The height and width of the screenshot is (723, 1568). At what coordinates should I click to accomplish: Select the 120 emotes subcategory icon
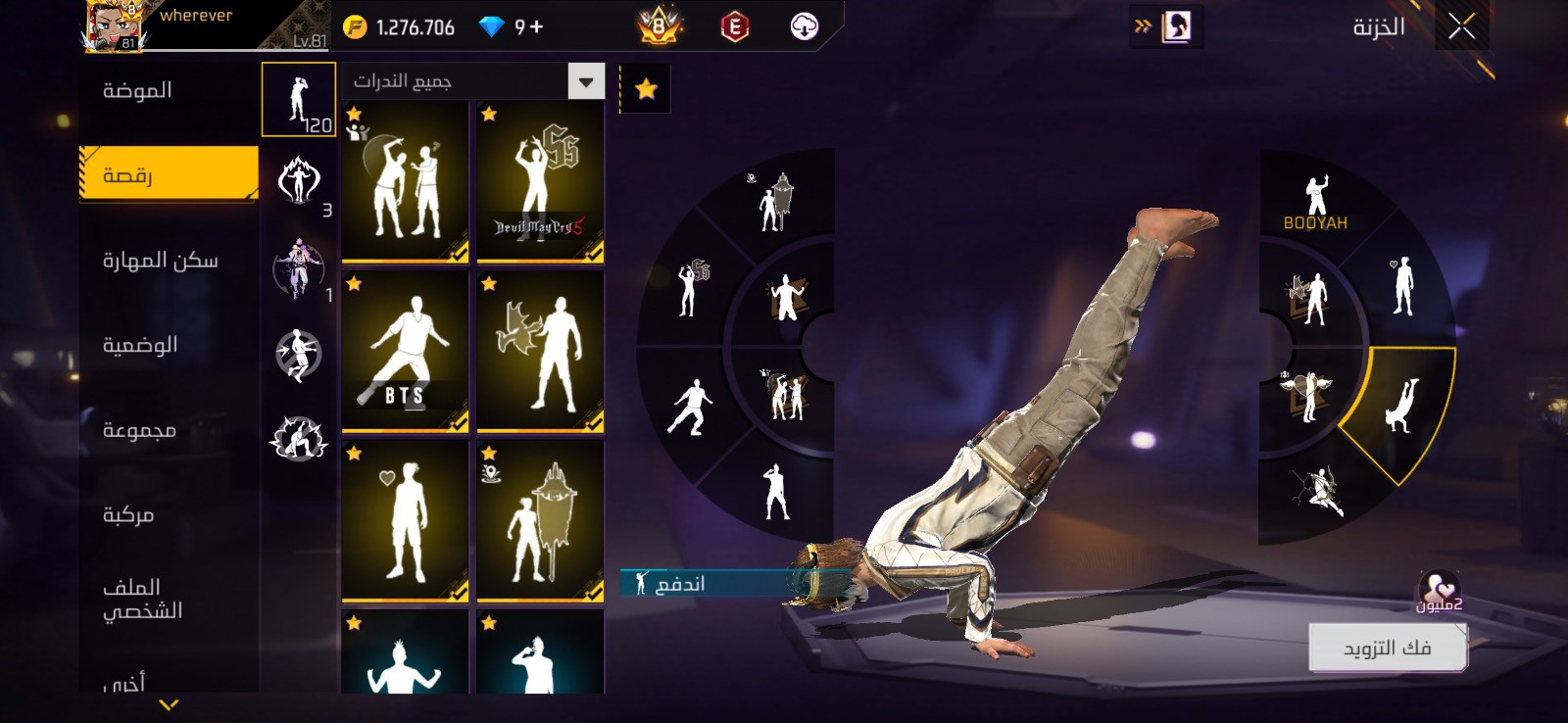tap(299, 100)
